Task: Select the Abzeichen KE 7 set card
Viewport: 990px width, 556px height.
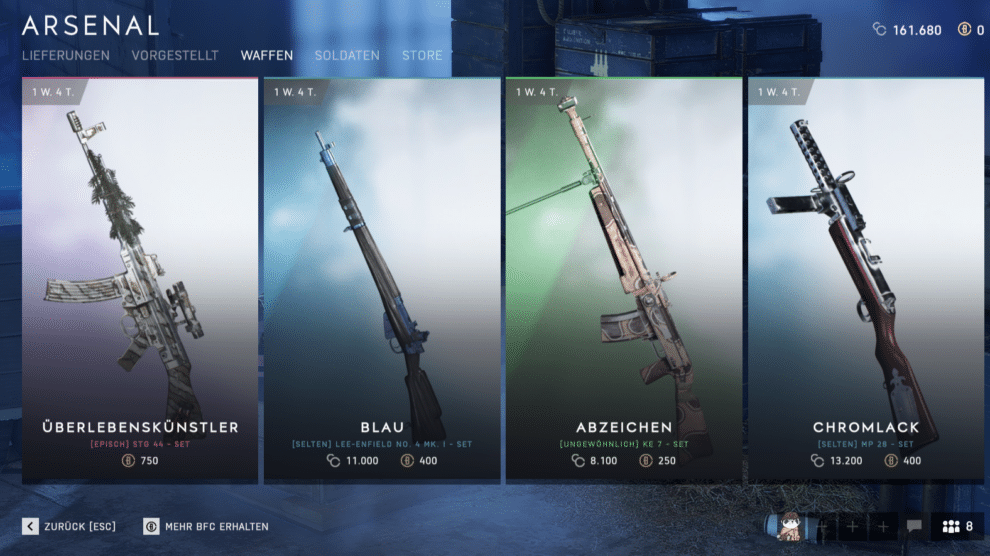Action: tap(624, 281)
